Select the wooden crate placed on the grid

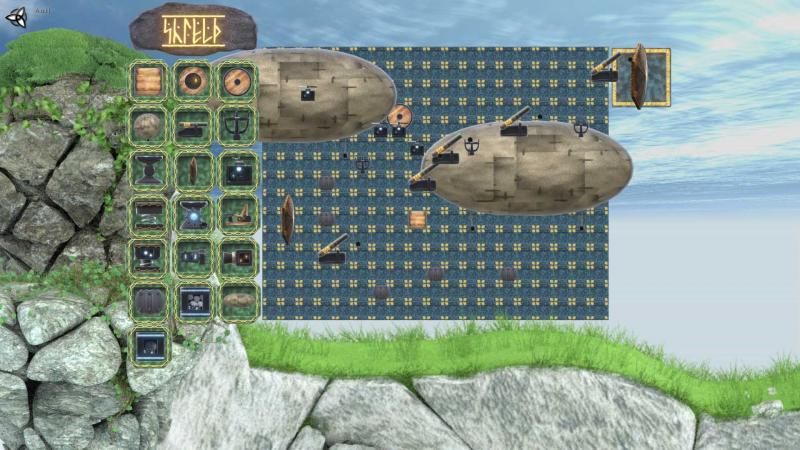[418, 219]
